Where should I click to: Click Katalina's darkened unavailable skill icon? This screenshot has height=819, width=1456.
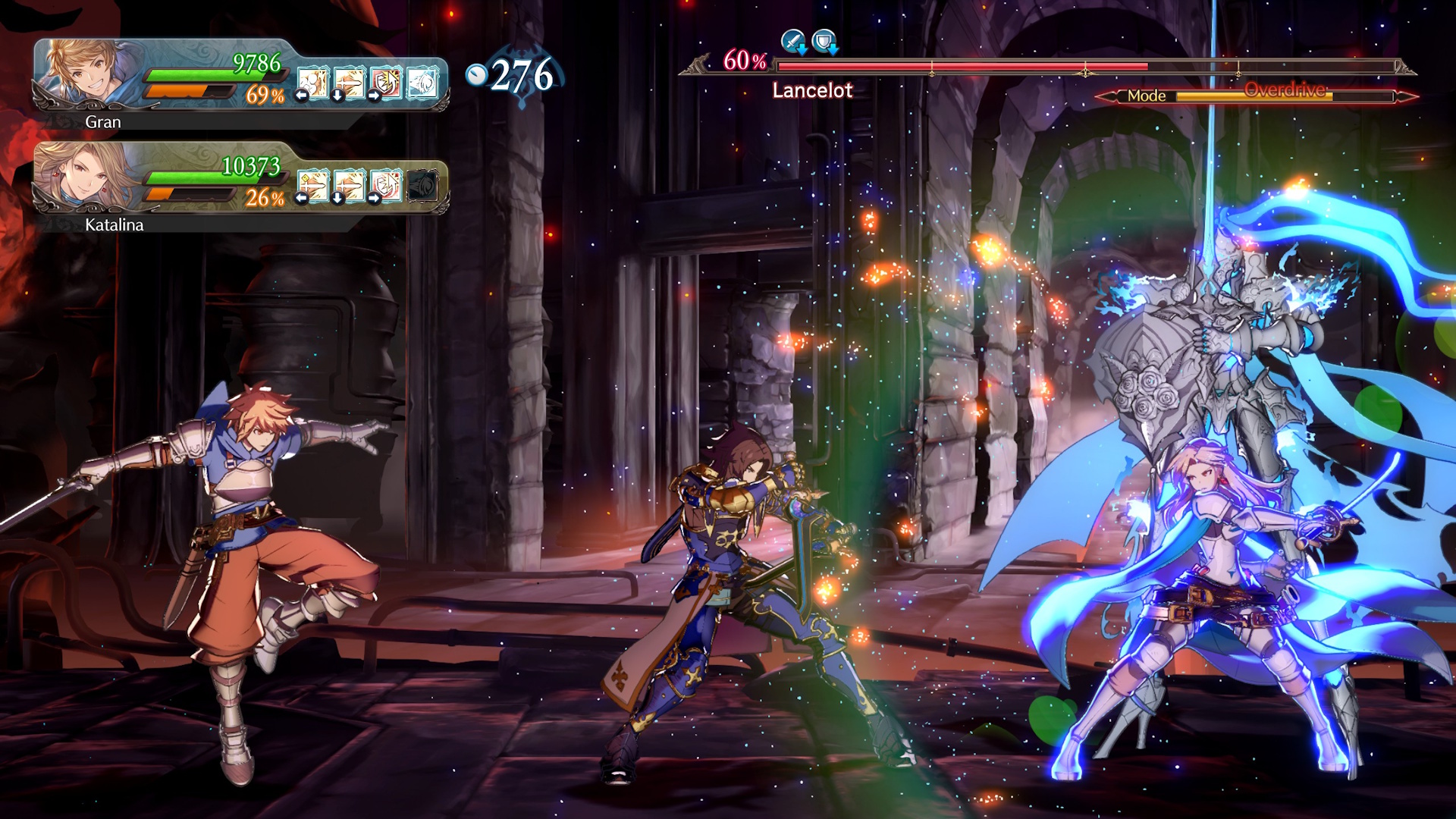422,186
